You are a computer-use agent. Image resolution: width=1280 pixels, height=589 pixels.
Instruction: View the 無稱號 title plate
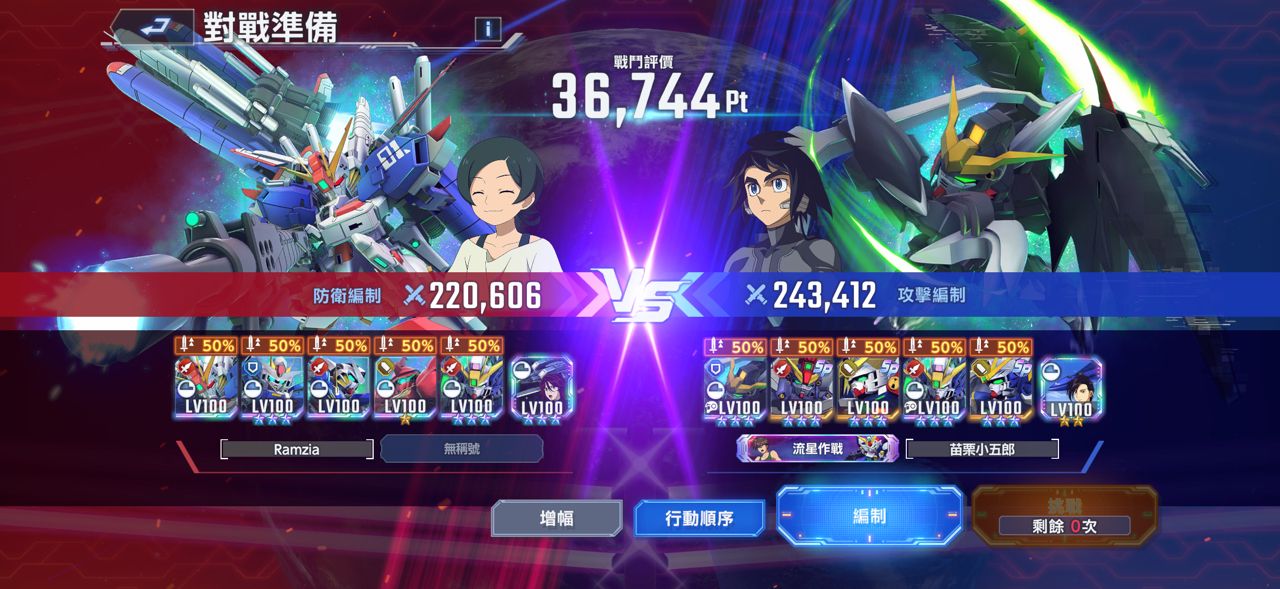click(x=461, y=449)
